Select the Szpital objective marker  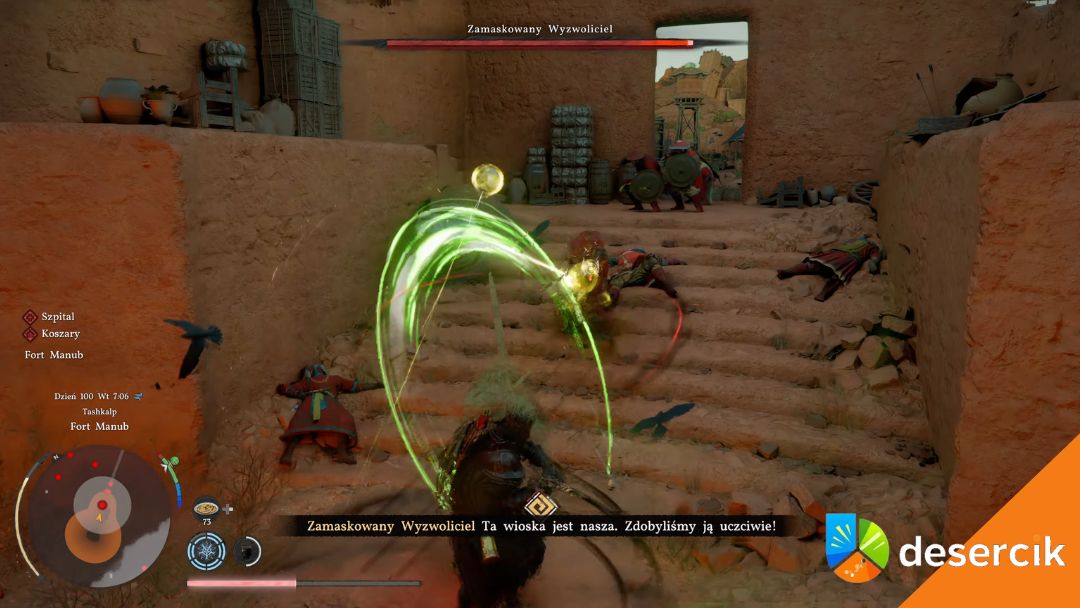click(x=30, y=317)
